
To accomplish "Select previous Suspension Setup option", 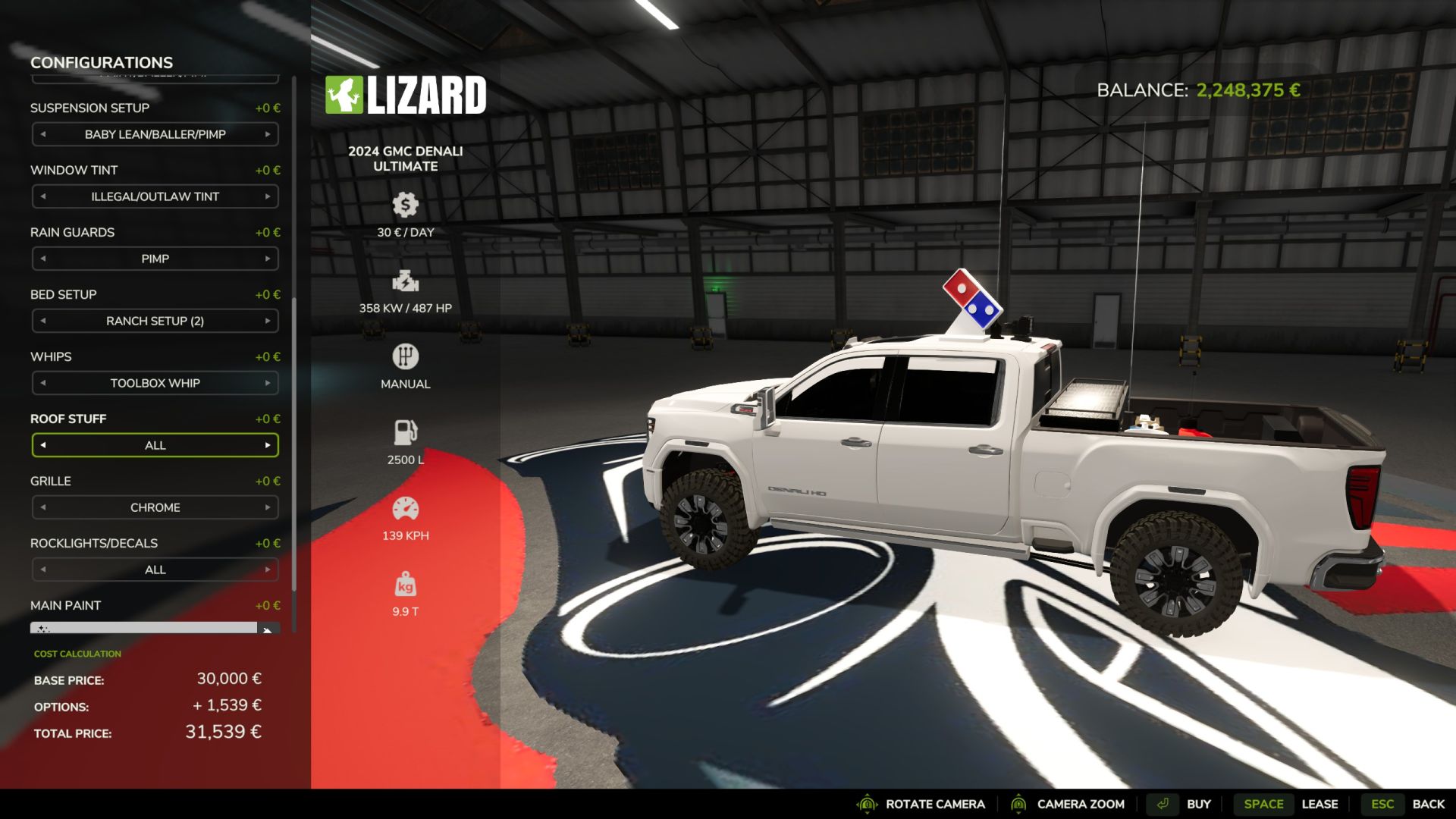I will pyautogui.click(x=43, y=134).
